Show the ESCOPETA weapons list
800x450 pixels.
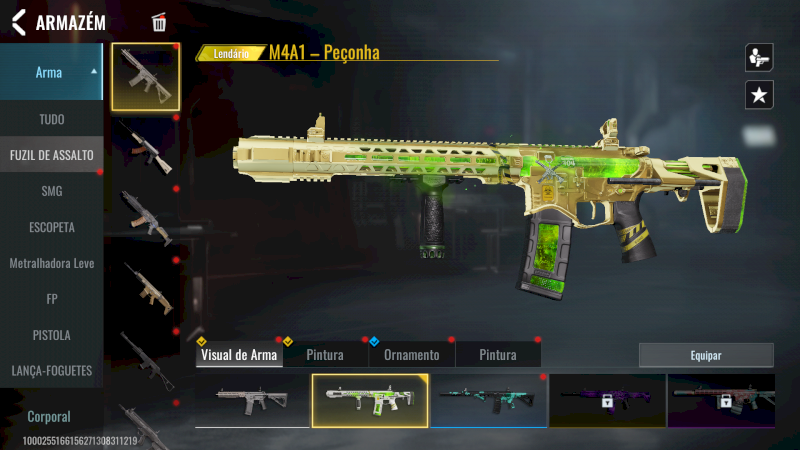point(51,227)
